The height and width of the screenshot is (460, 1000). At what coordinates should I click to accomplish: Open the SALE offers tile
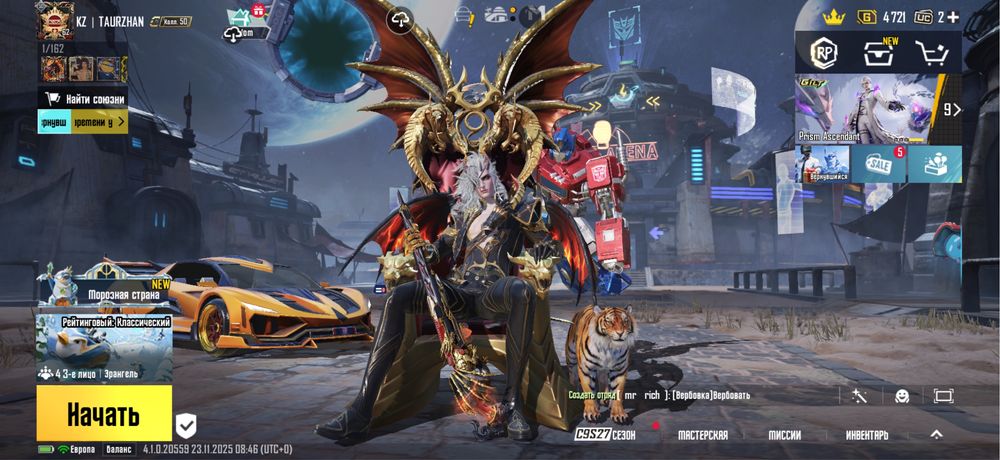(879, 164)
